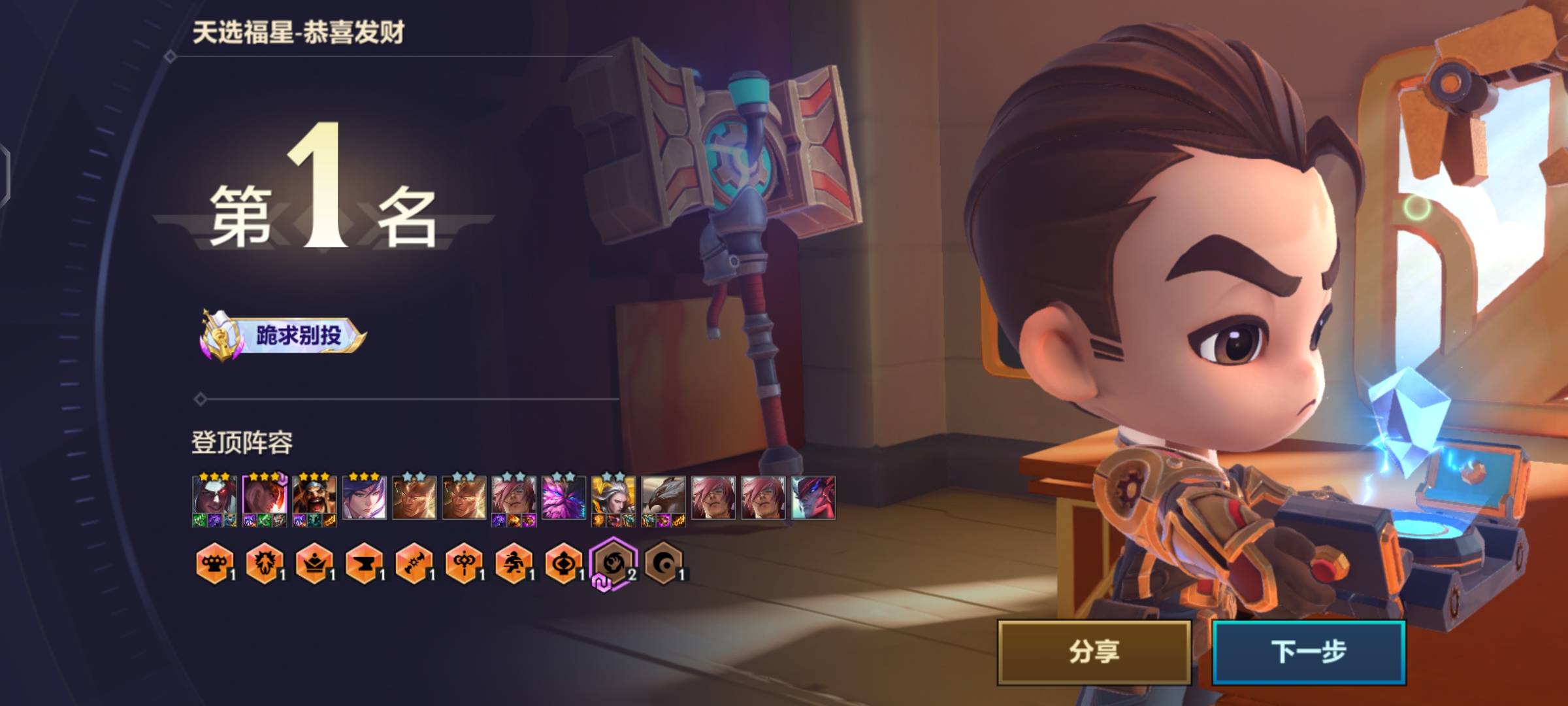Inspect the purple-bordered swirl trait icon

click(x=613, y=563)
